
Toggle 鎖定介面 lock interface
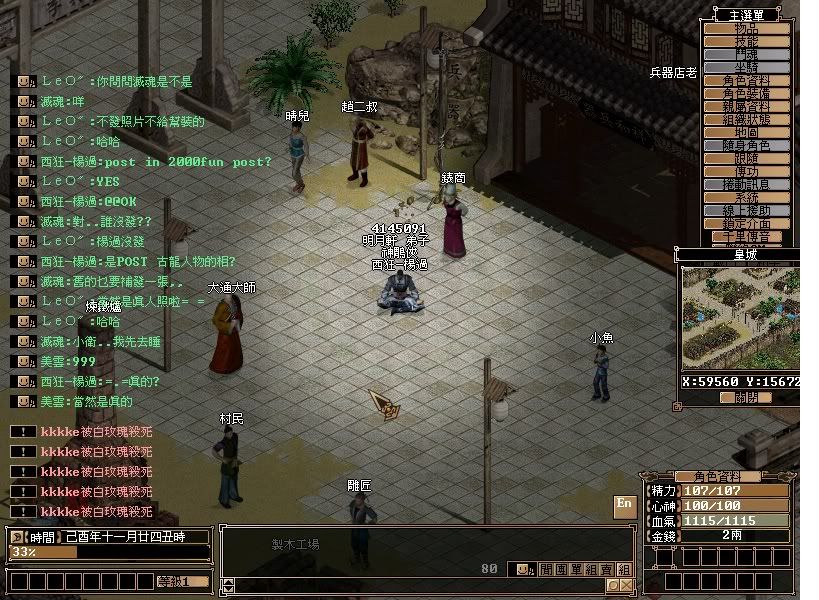[747, 224]
